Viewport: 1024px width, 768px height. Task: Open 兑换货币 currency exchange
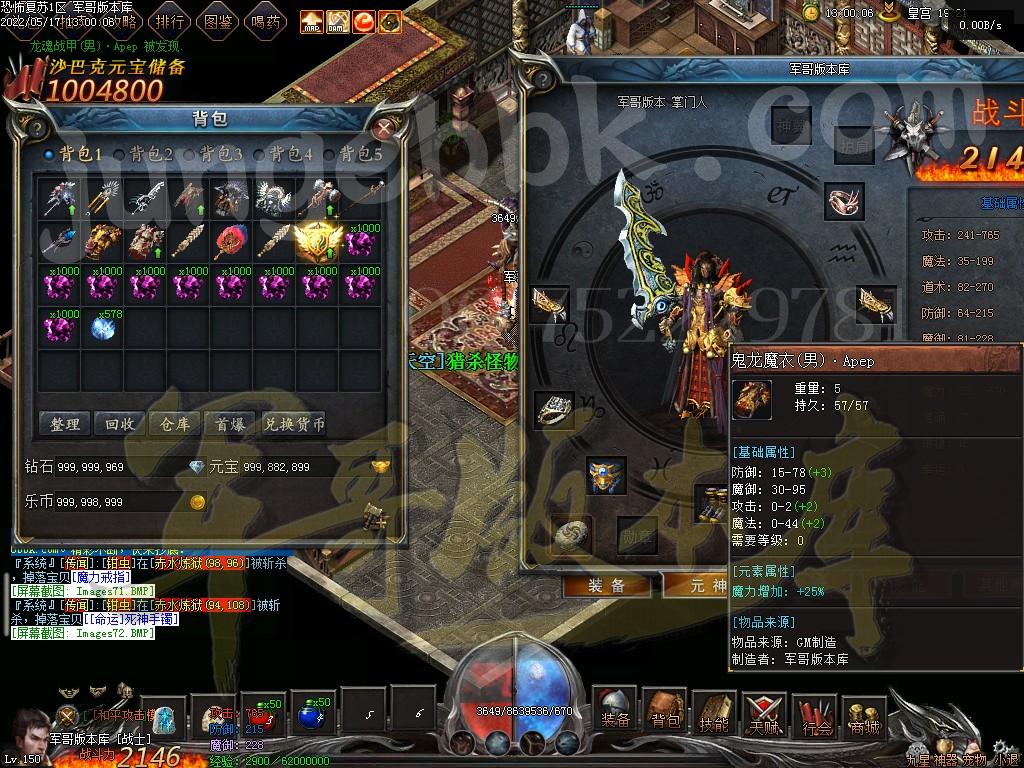(295, 424)
